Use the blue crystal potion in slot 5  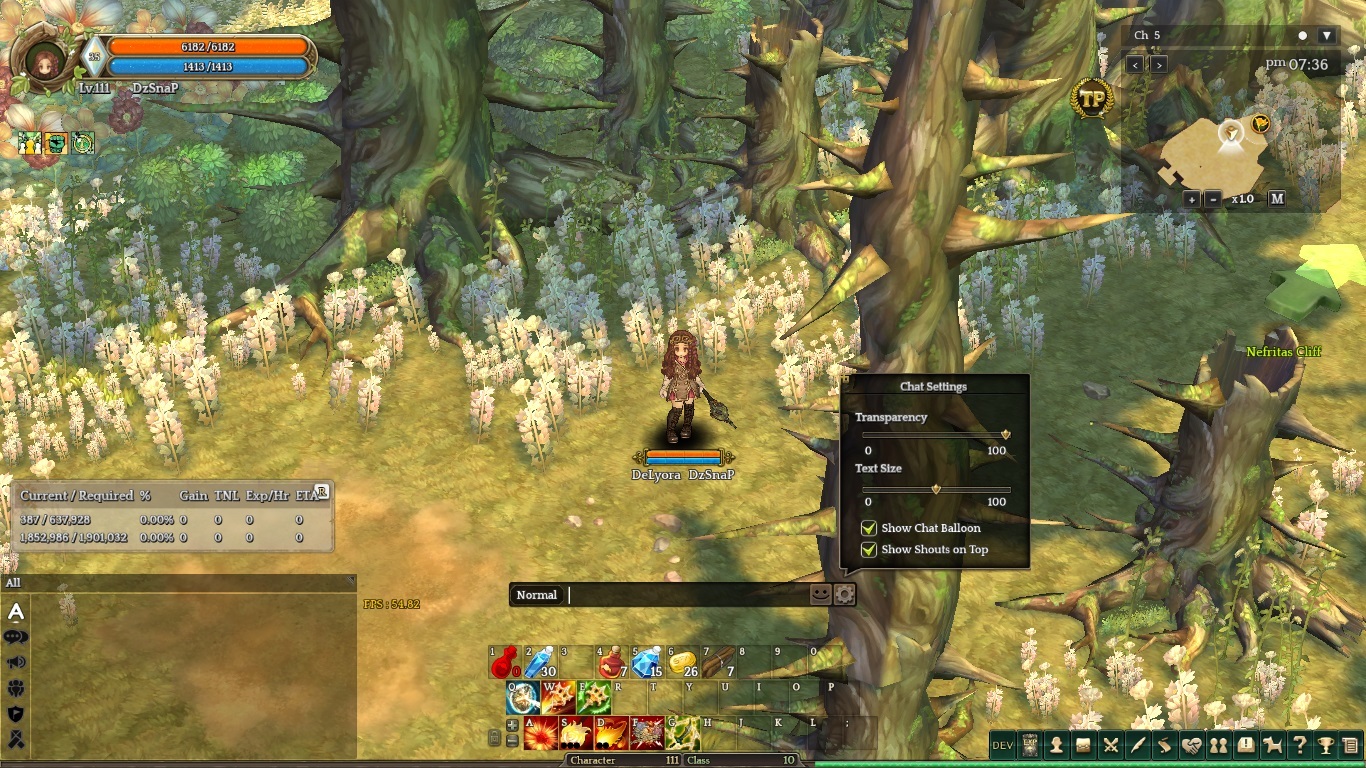647,662
